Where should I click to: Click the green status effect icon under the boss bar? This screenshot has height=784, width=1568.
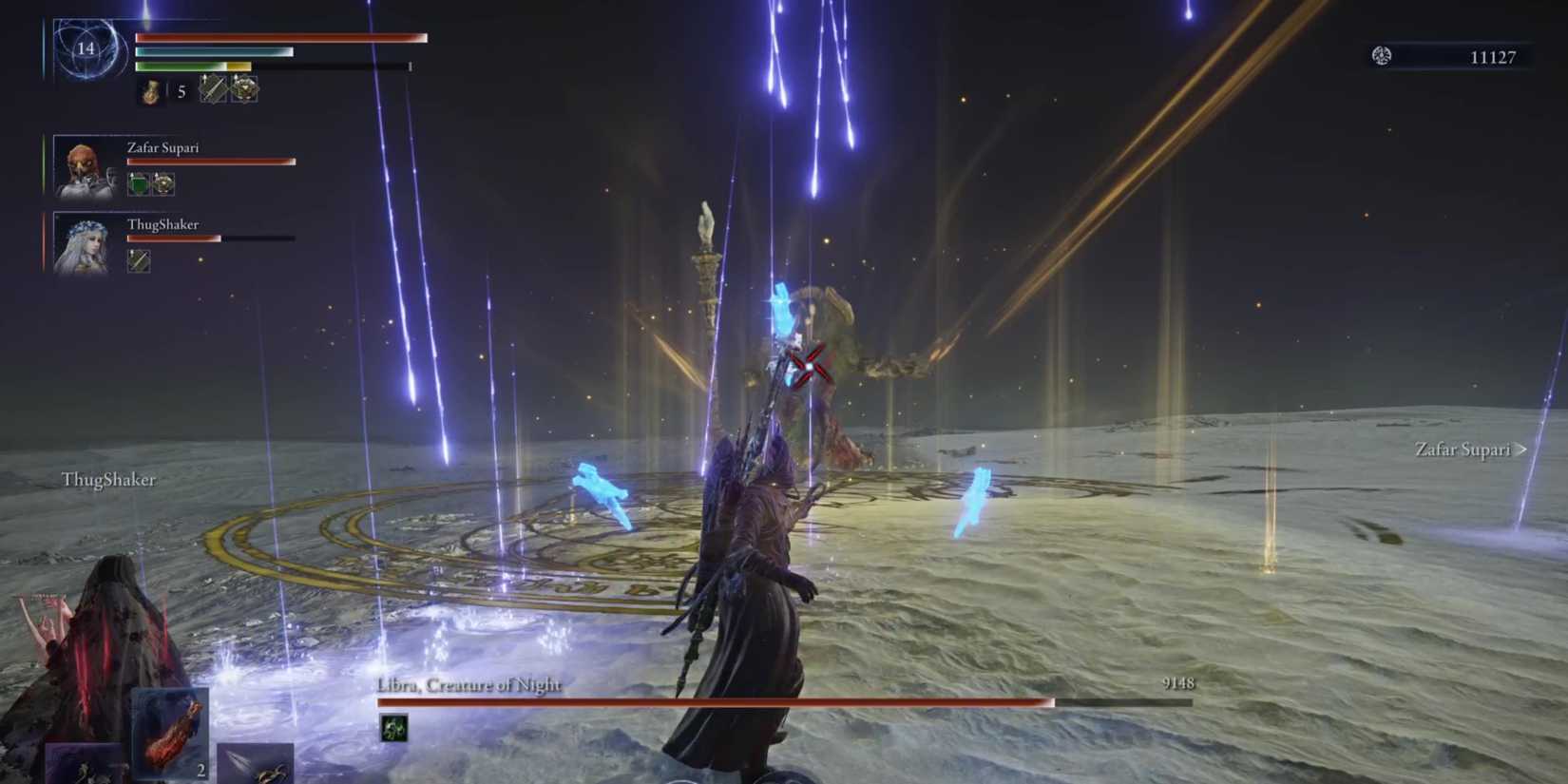point(395,727)
